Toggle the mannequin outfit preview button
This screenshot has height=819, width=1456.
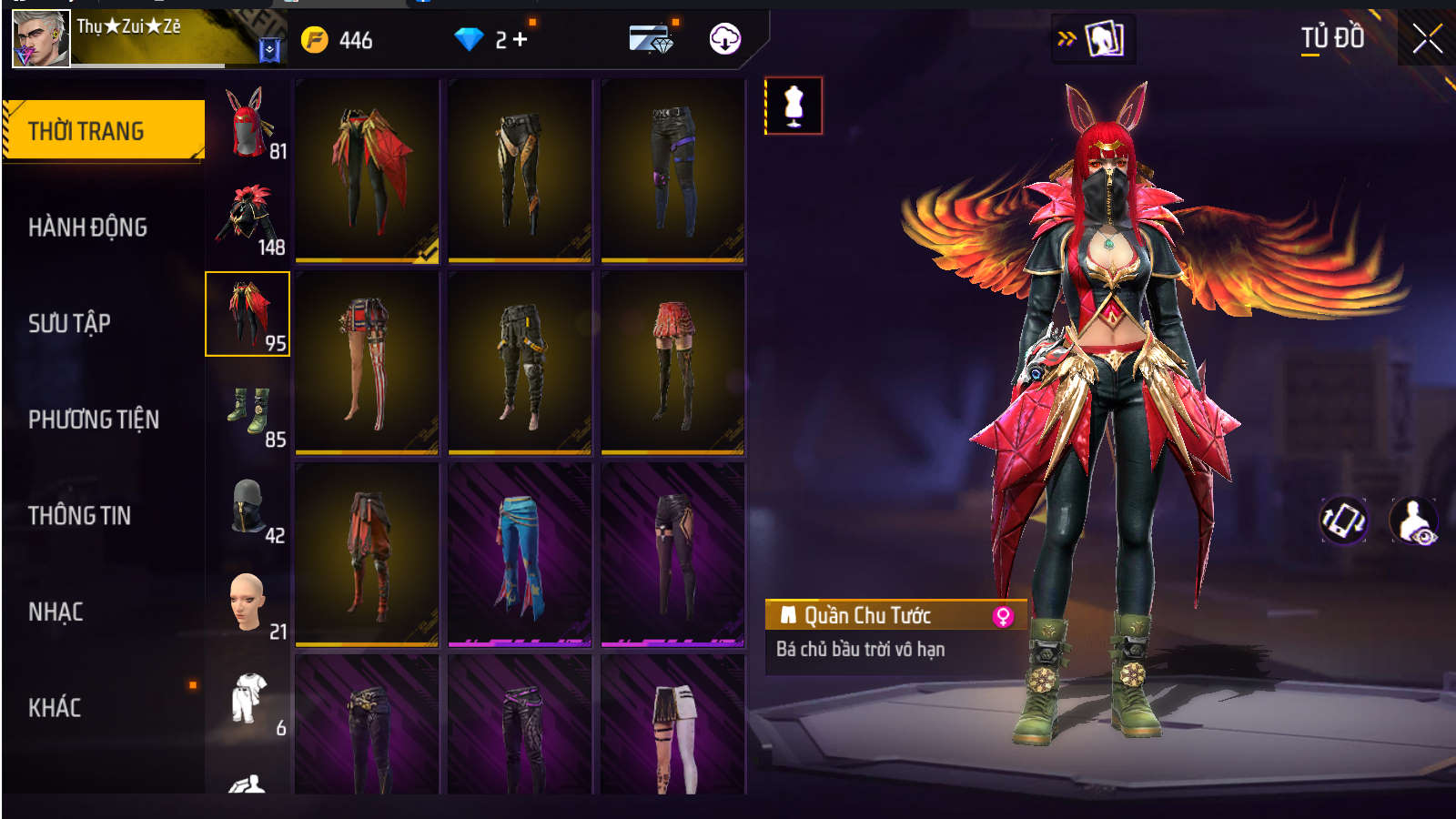[794, 106]
